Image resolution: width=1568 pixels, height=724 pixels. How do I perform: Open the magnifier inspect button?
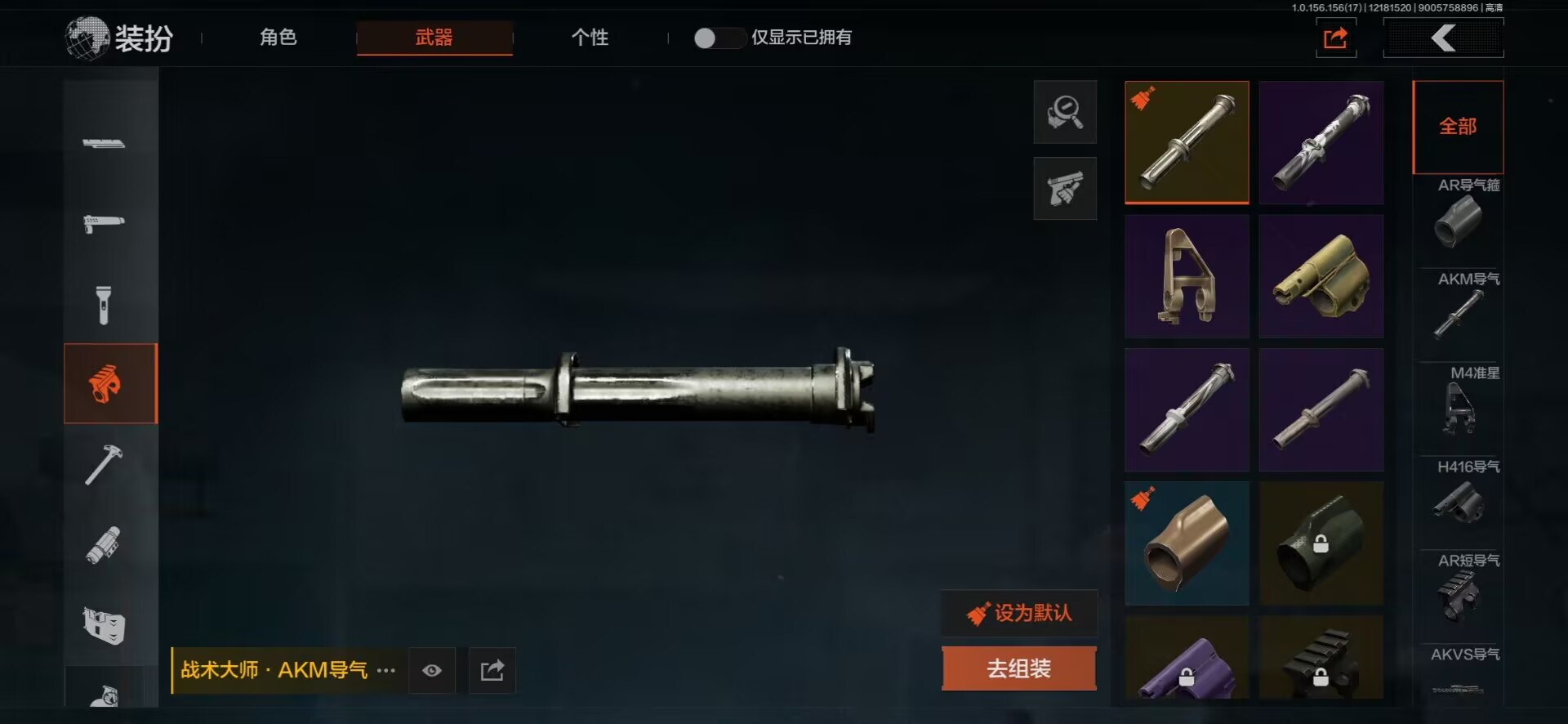[1065, 112]
